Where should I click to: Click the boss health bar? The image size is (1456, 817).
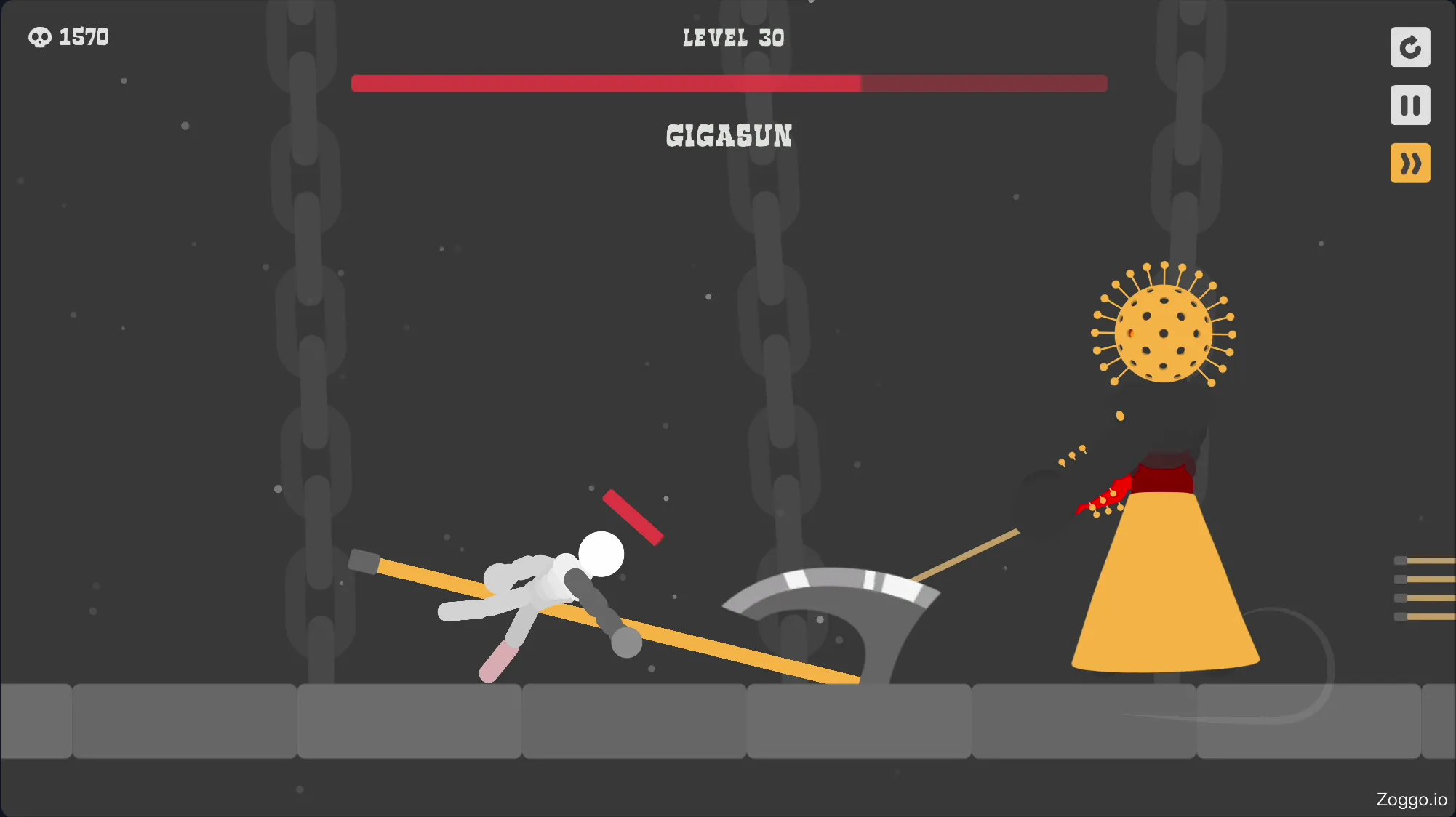tap(727, 84)
